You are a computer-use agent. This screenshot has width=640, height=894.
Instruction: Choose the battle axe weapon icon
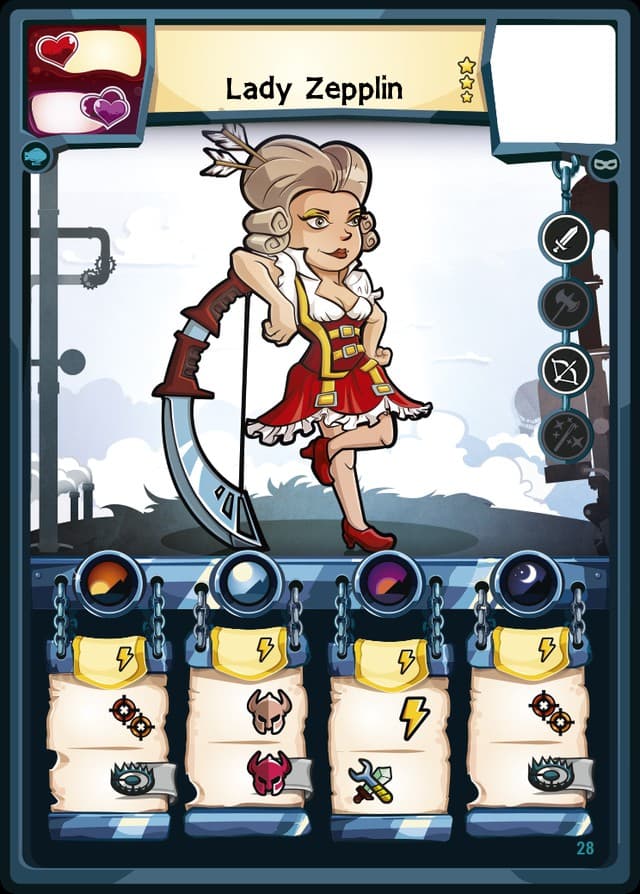[566, 304]
